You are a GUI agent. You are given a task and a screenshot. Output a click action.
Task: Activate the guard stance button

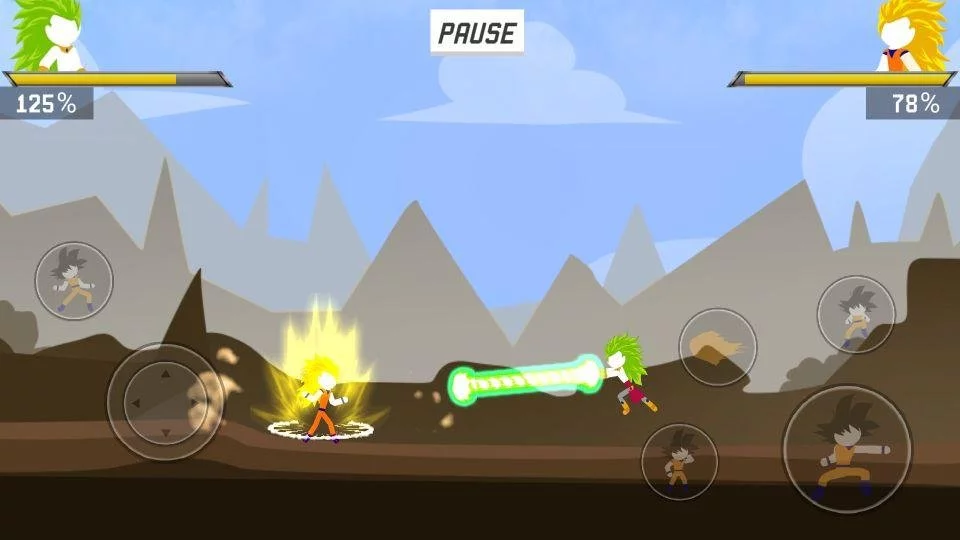tap(679, 461)
